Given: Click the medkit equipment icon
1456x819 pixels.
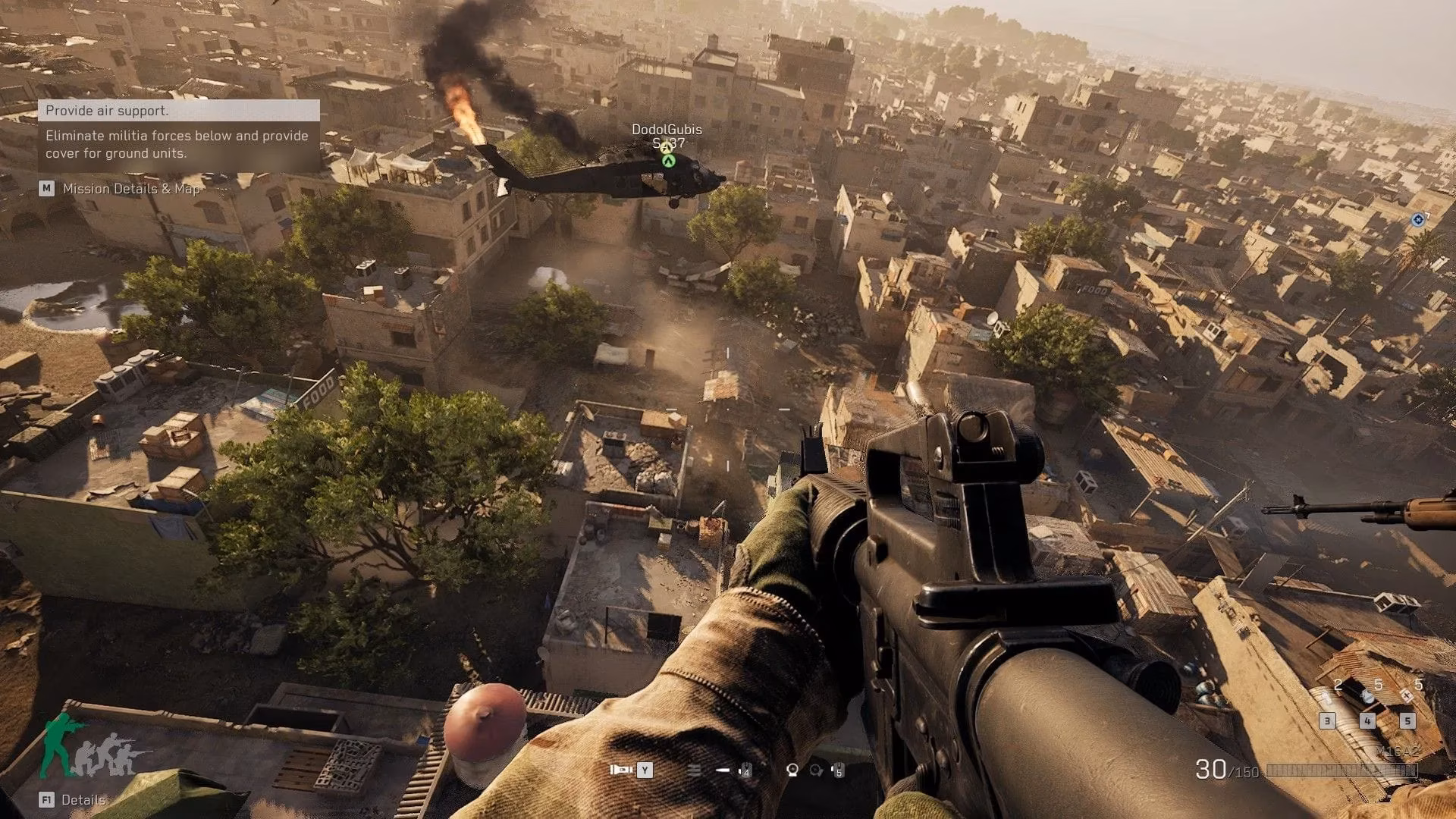Looking at the screenshot, I should click(x=1407, y=695).
